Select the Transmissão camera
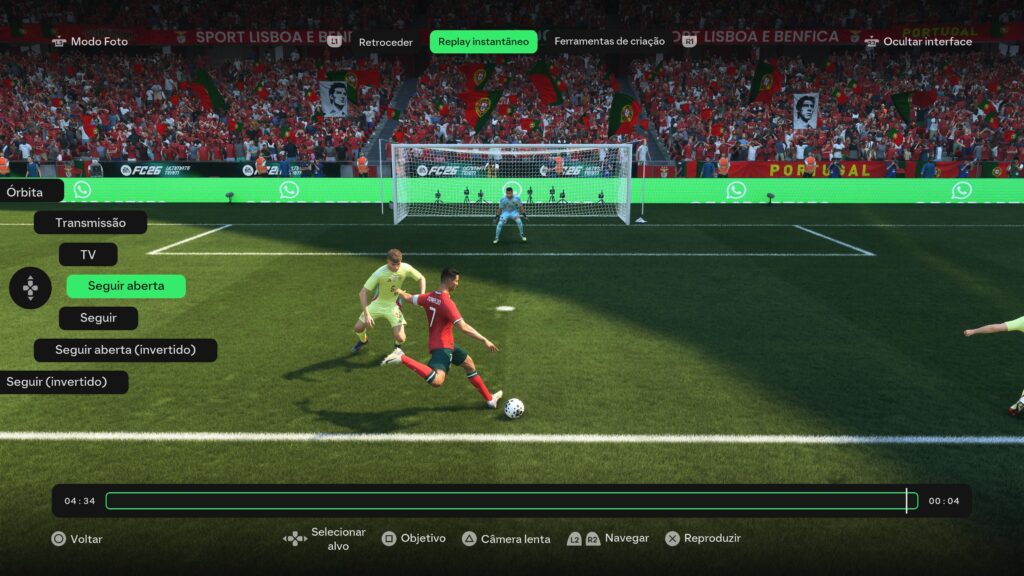This screenshot has height=576, width=1024. point(90,223)
